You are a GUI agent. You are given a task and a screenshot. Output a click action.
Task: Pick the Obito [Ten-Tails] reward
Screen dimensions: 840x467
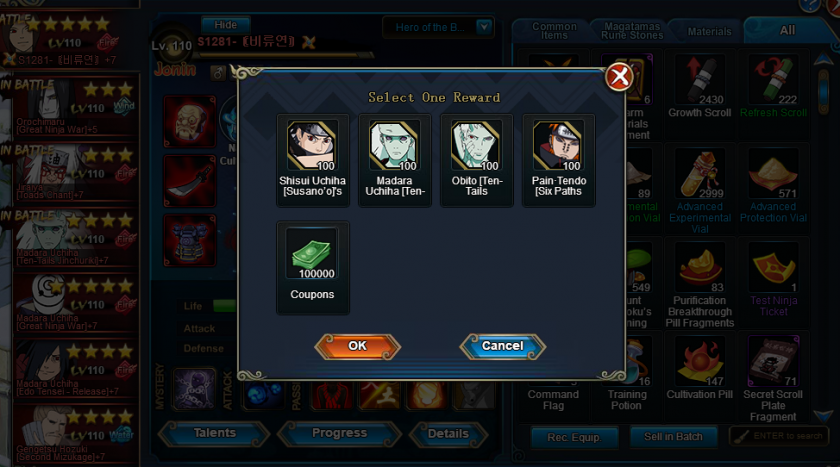point(477,146)
